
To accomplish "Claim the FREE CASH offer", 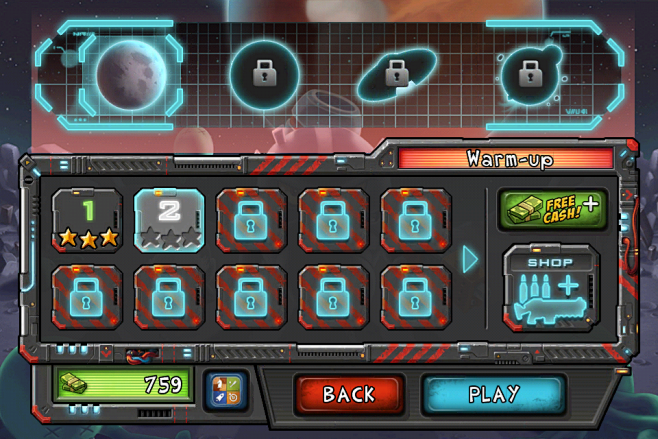I will (x=552, y=210).
